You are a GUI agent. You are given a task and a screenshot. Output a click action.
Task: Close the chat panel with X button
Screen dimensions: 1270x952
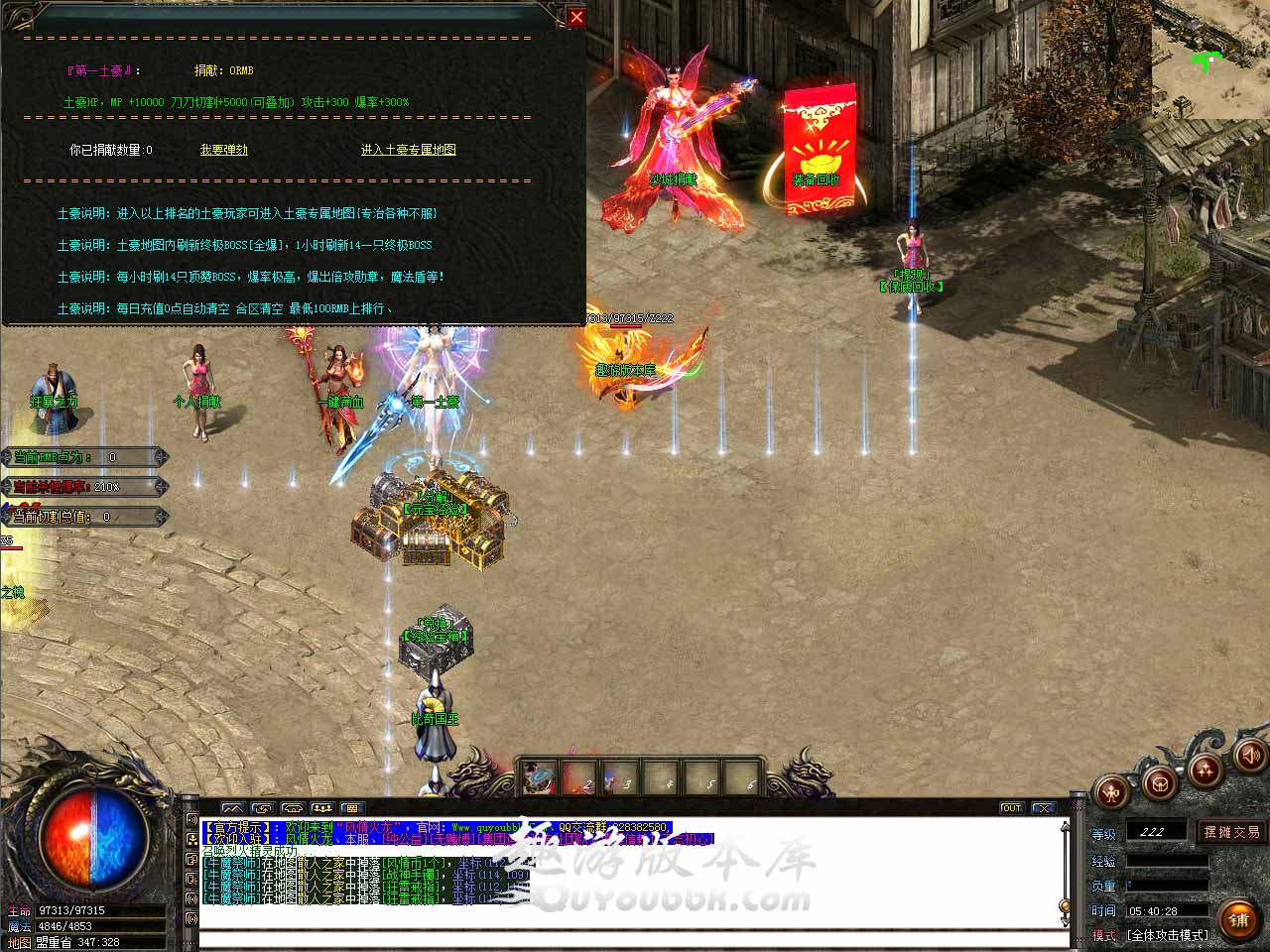[x=1042, y=808]
